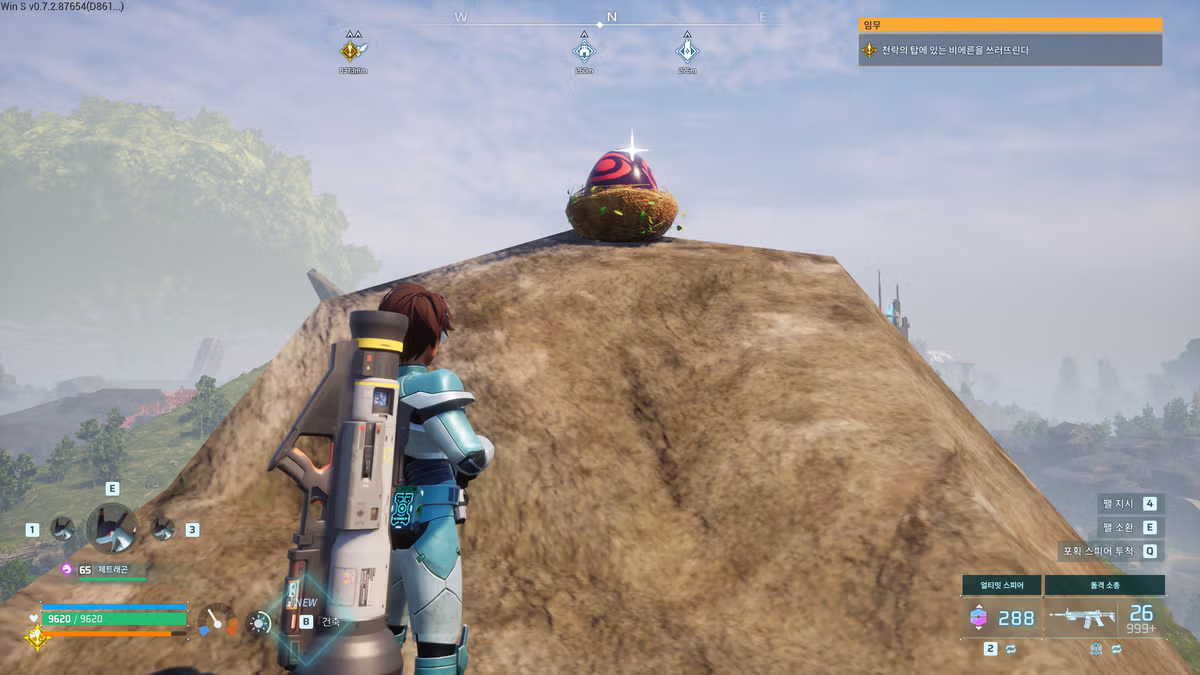Viewport: 1200px width, 675px height.
Task: Select the gold quest marker on compass
Action: point(351,50)
